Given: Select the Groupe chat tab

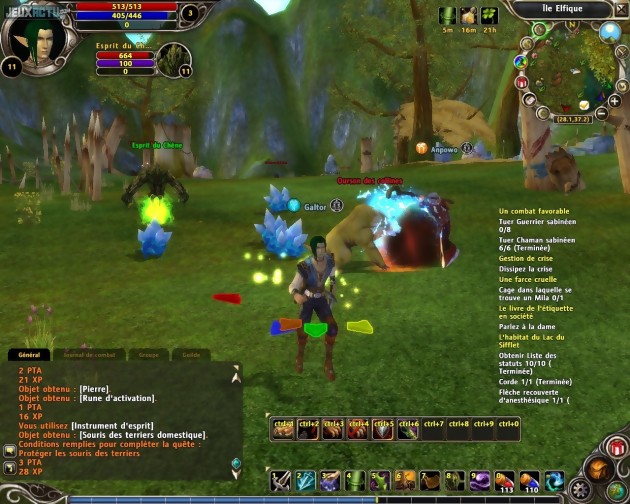Looking at the screenshot, I should [x=148, y=355].
